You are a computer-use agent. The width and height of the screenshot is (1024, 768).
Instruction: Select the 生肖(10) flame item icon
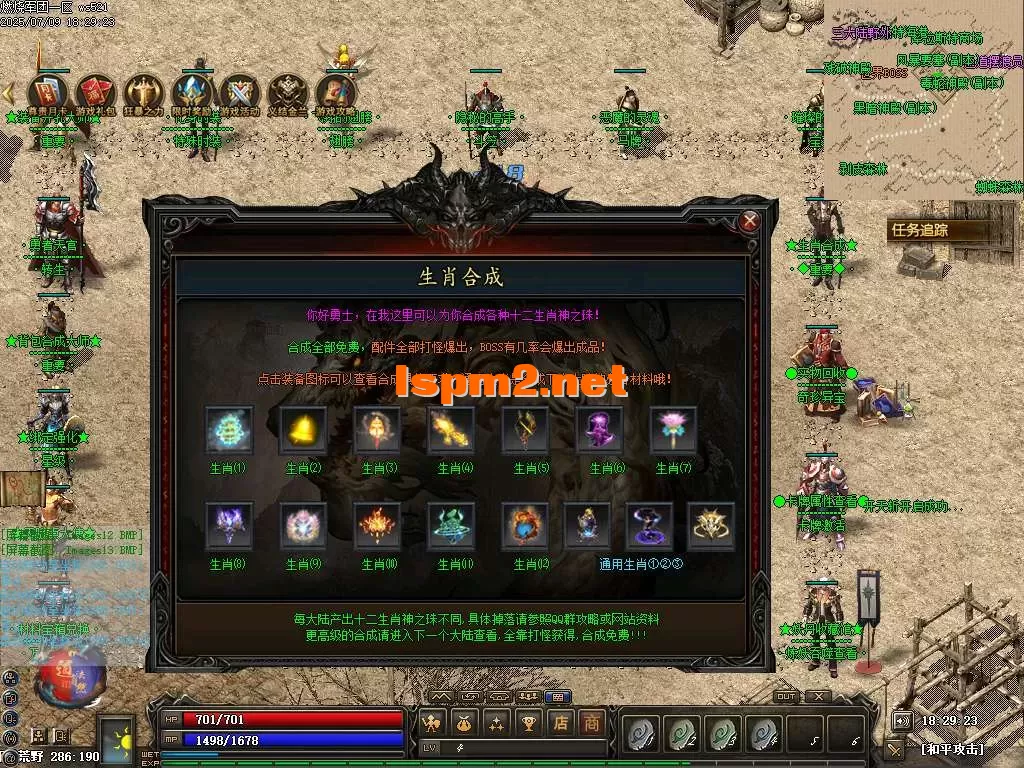click(x=377, y=526)
